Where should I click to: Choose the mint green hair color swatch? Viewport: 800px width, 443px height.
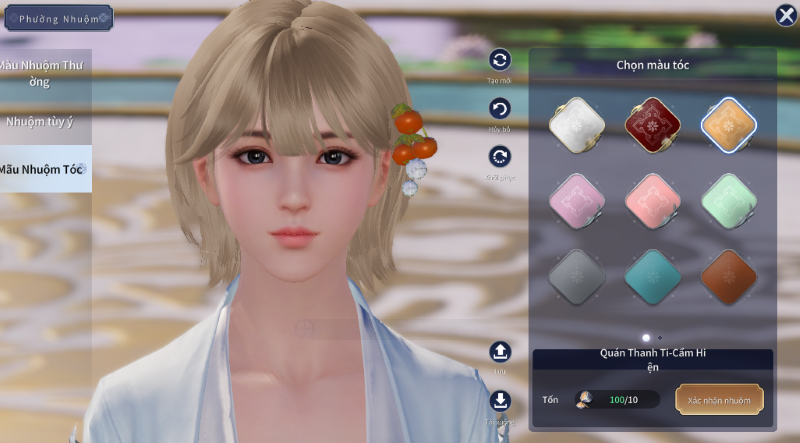point(728,199)
